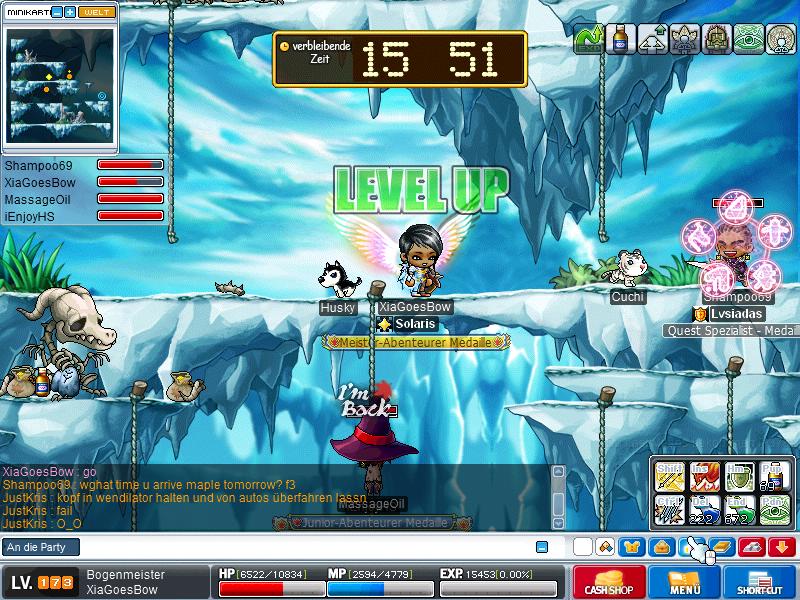Use the green potion on the End slot
This screenshot has width=800, height=600.
[738, 509]
